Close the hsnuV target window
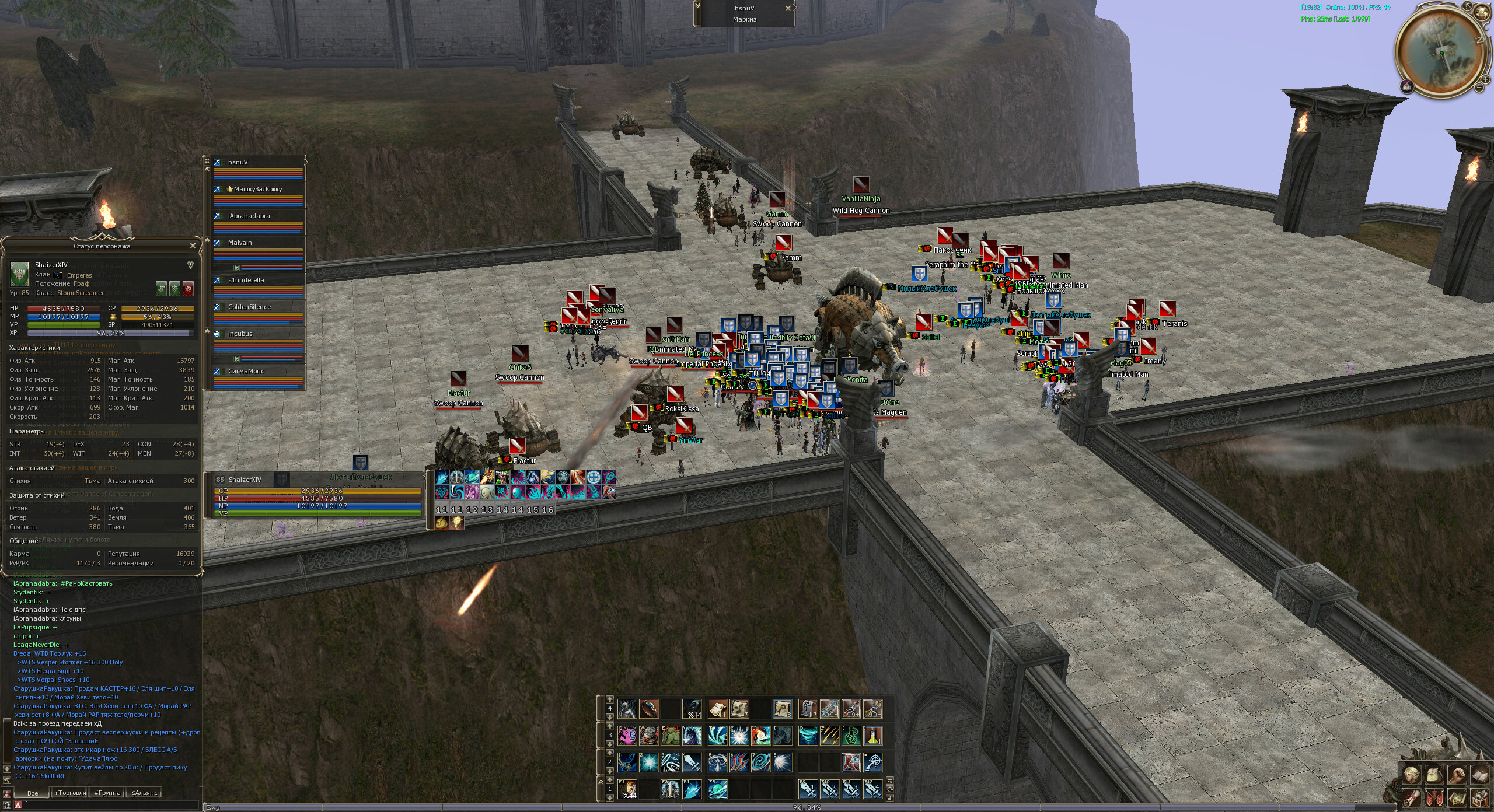 pyautogui.click(x=788, y=8)
